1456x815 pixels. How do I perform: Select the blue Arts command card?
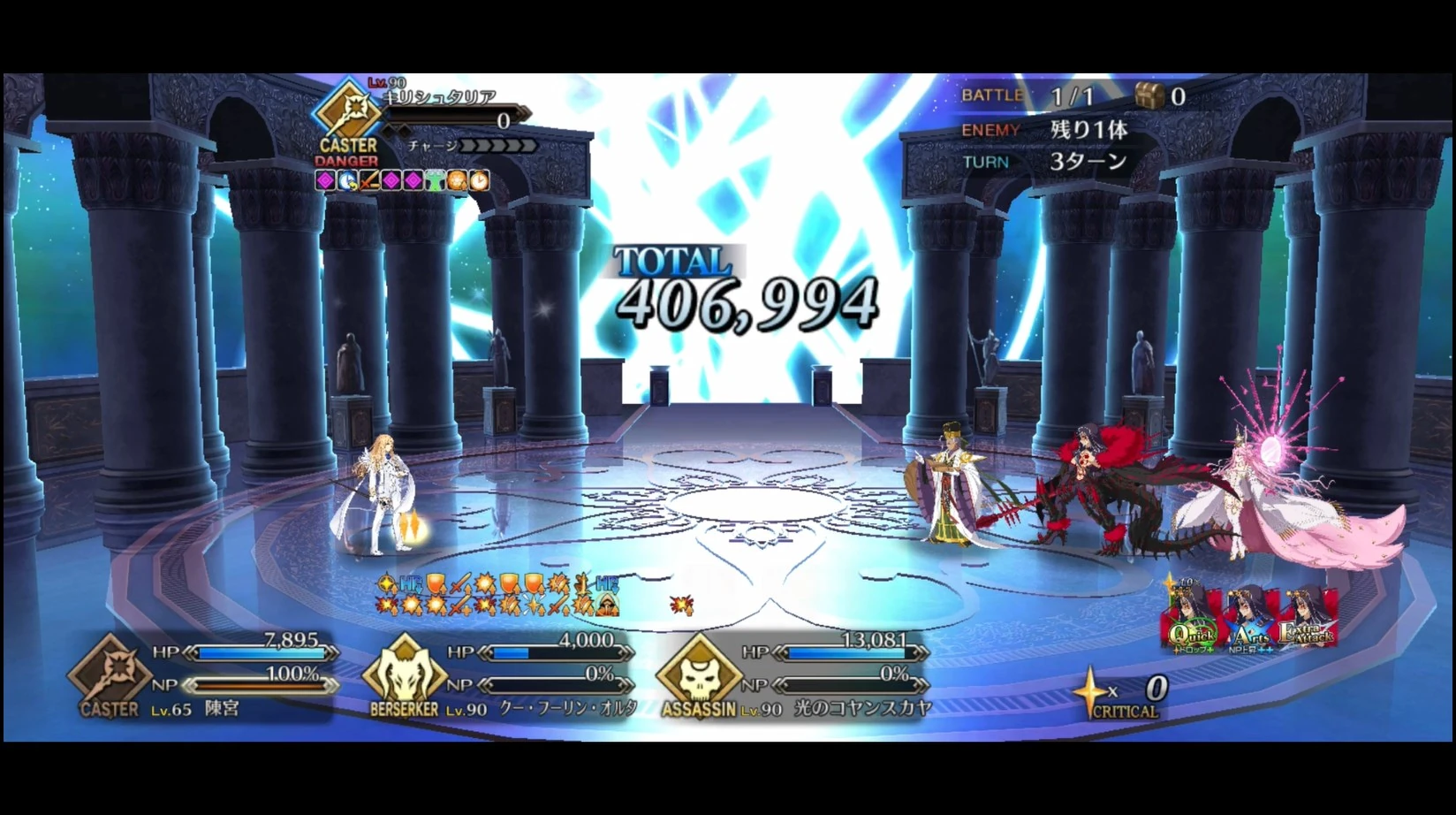(x=1250, y=628)
